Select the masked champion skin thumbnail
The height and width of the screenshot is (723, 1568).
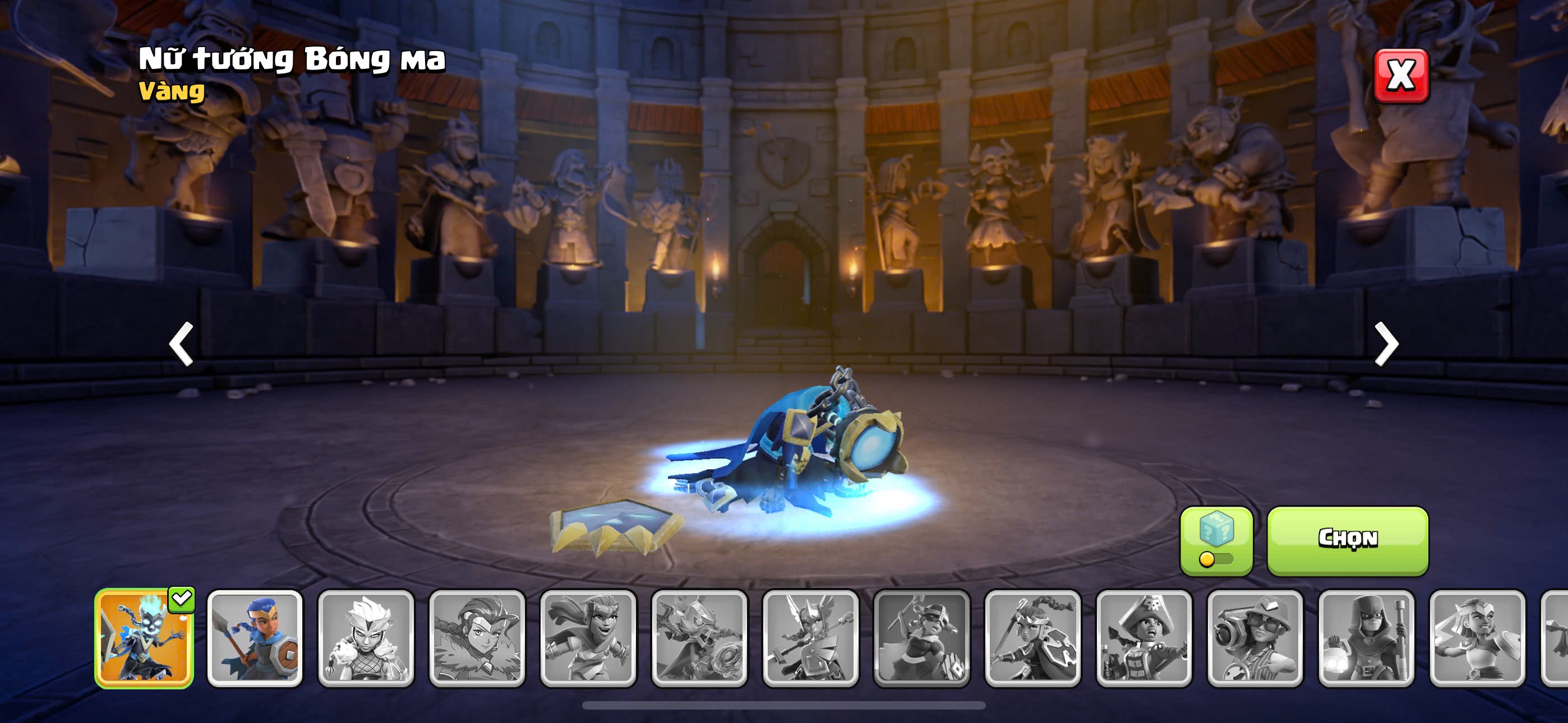[x=921, y=638]
